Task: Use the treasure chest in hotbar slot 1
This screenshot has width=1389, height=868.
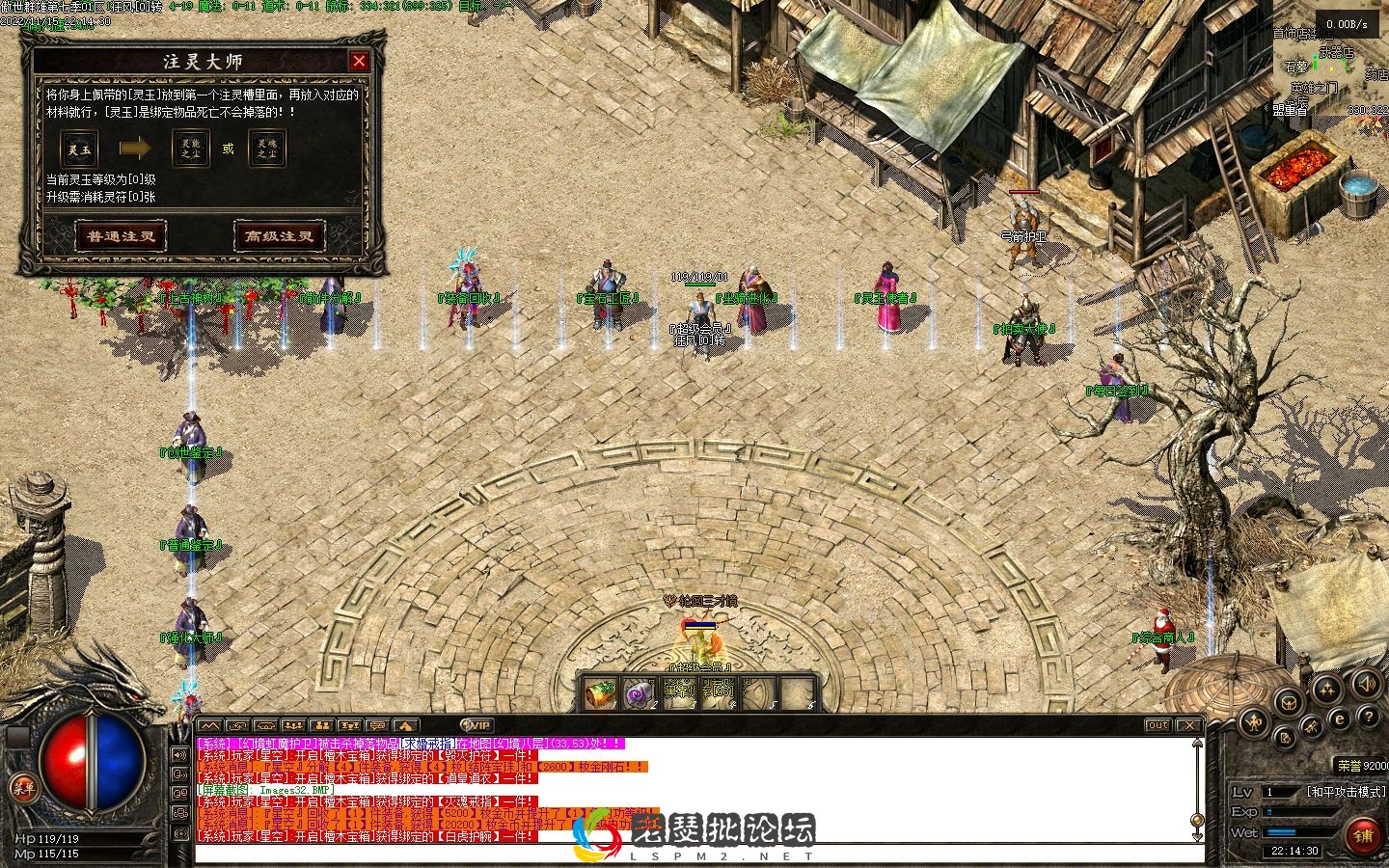Action: pyautogui.click(x=602, y=692)
